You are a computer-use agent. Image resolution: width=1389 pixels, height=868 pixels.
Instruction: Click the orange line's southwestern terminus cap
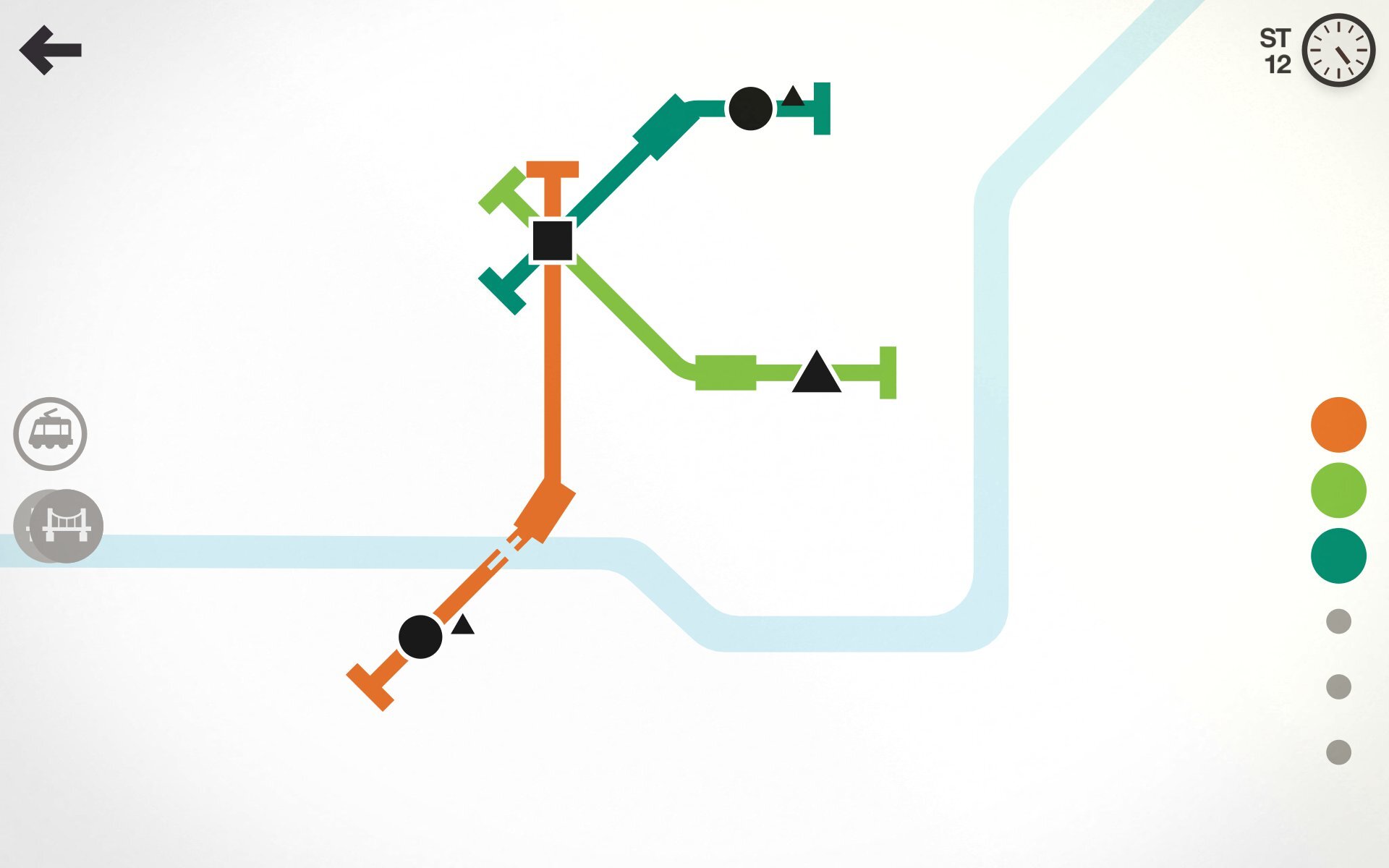pos(370,683)
